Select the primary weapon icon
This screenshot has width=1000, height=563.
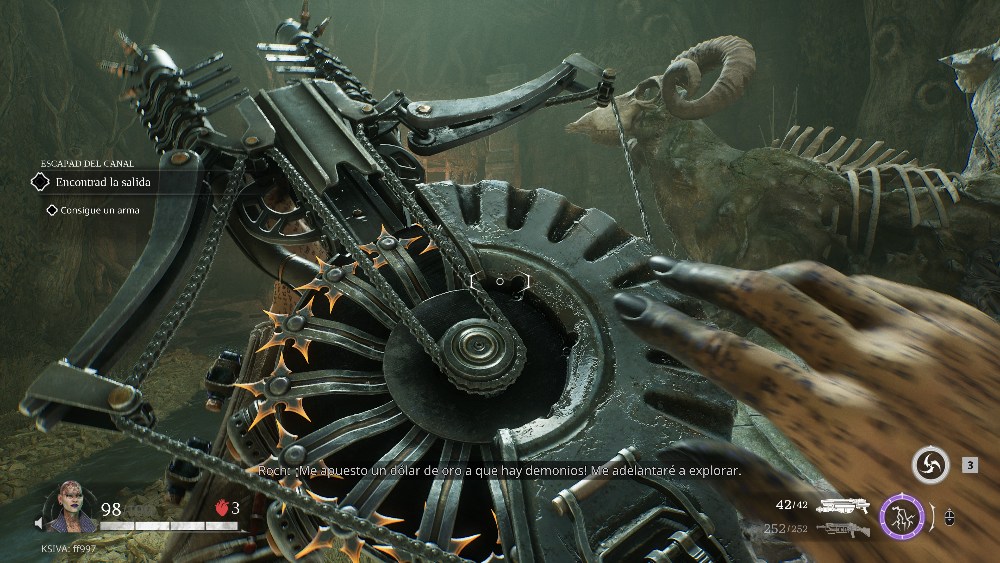[x=842, y=507]
